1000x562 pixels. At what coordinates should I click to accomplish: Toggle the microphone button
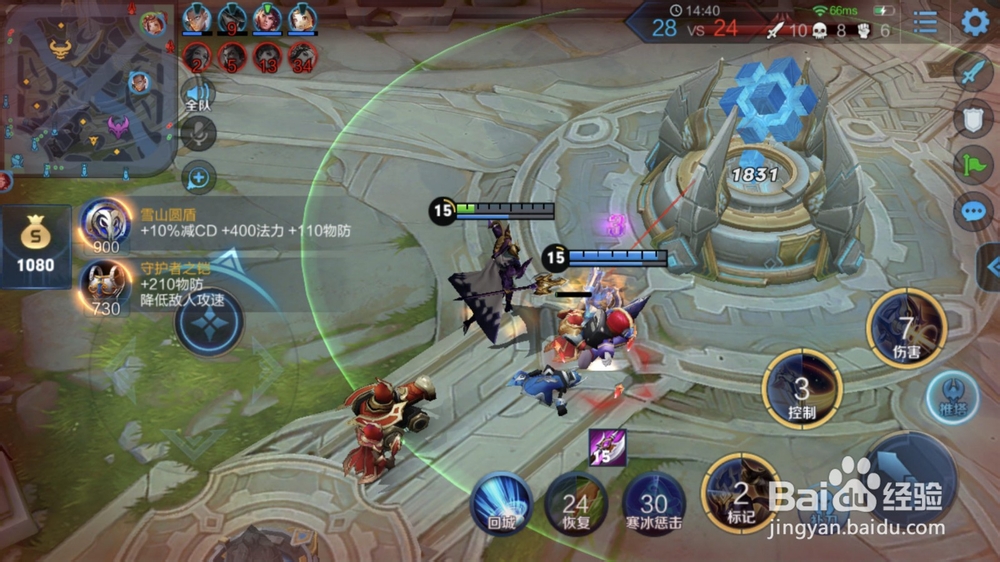[x=199, y=134]
